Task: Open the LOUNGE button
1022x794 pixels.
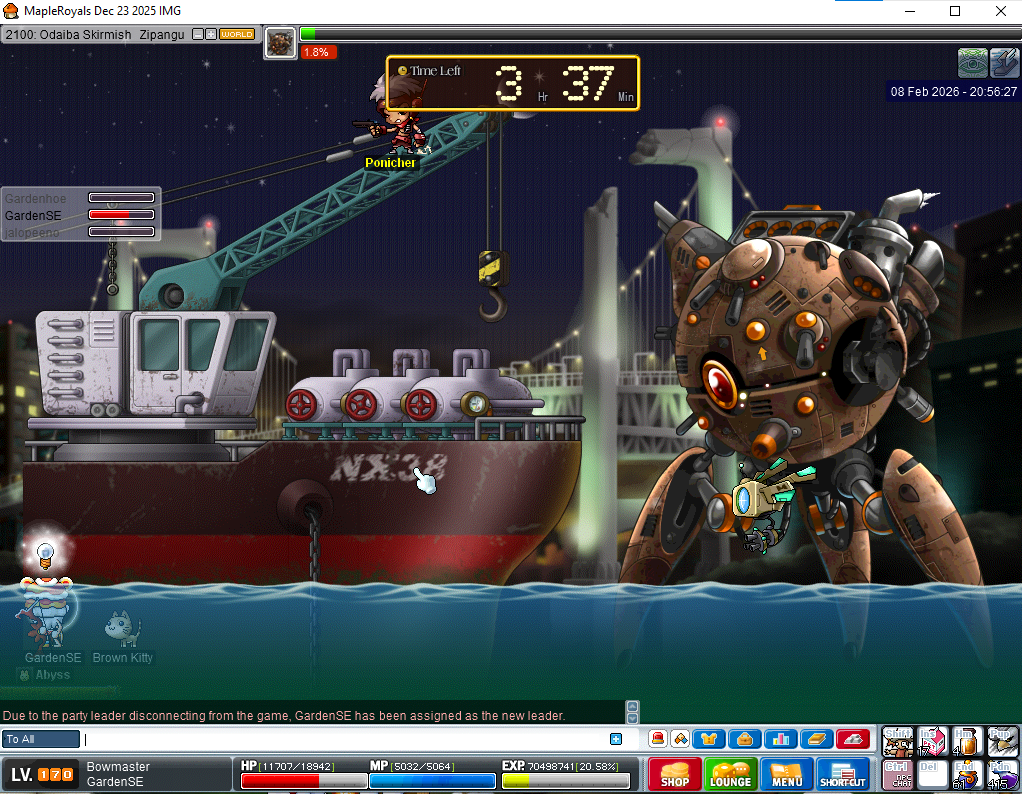Action: (730, 775)
